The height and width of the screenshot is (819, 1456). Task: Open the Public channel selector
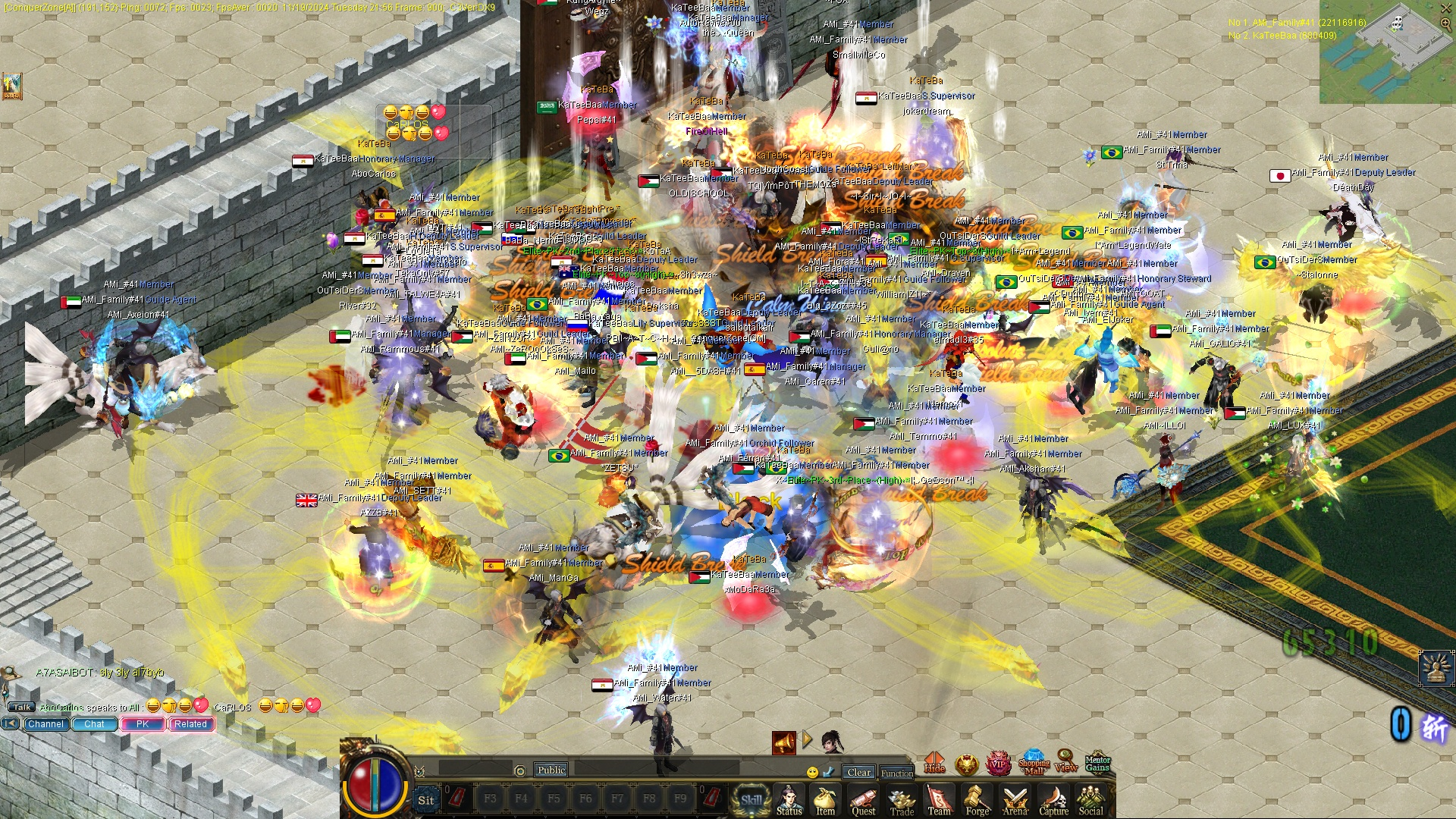point(551,770)
